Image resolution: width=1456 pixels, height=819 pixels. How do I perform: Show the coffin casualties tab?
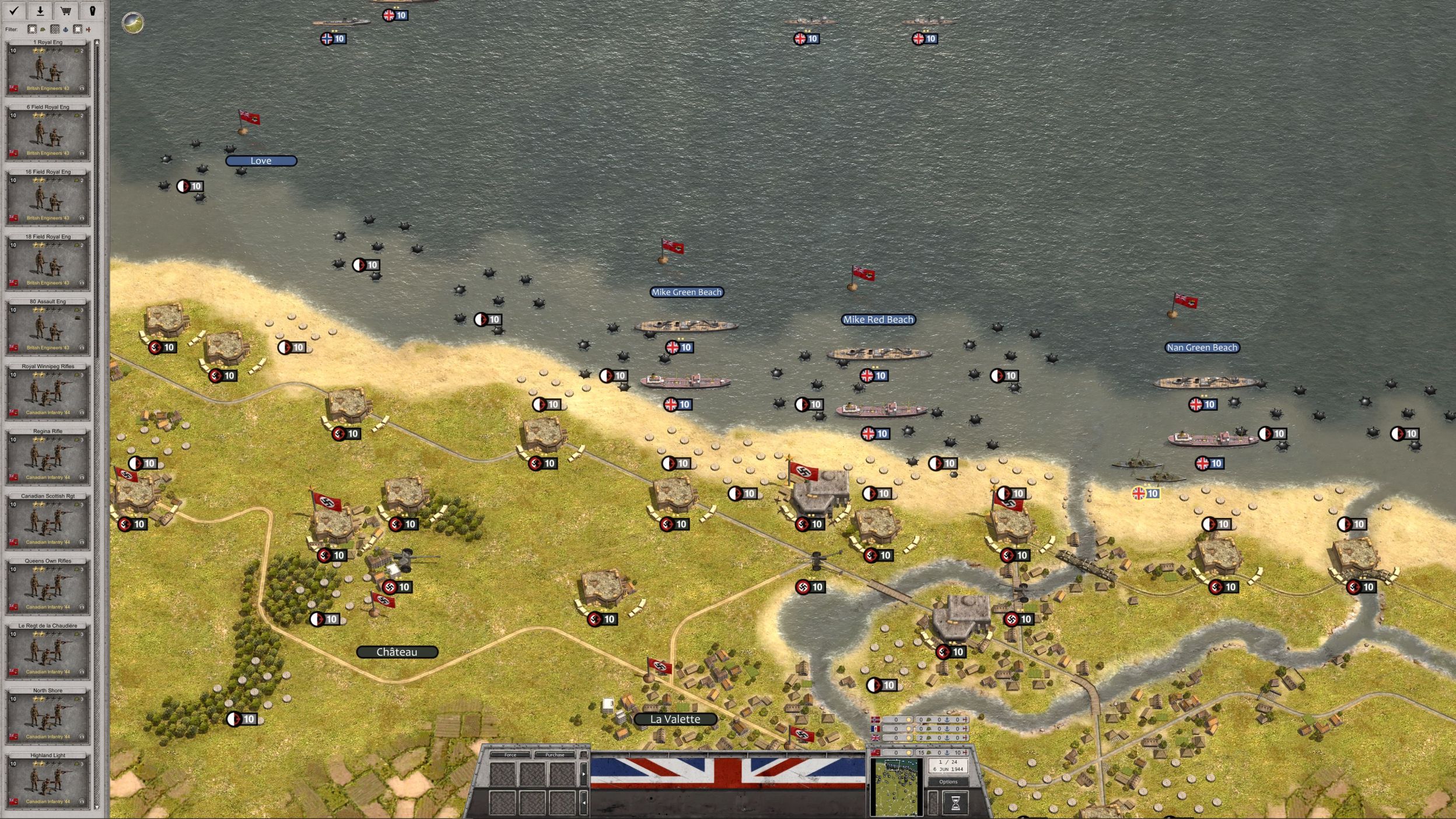tap(92, 10)
